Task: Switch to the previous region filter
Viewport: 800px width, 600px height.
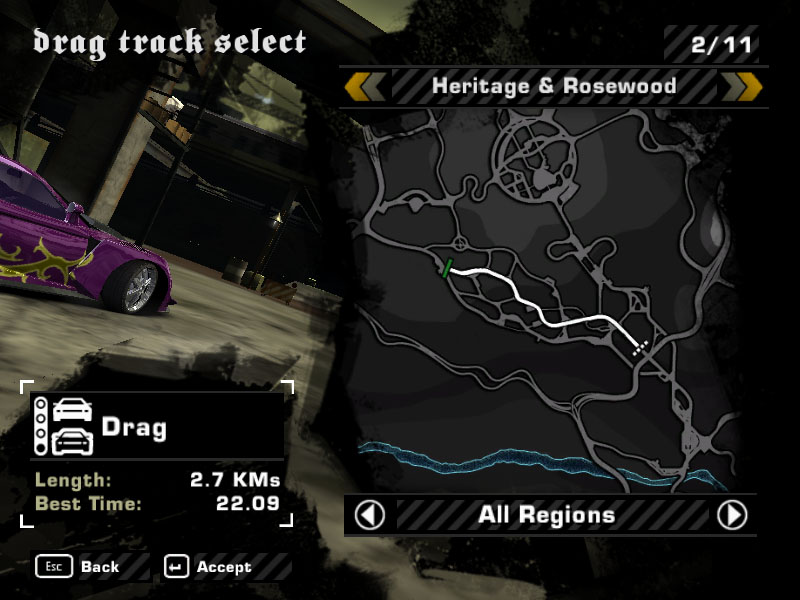Action: coord(370,515)
